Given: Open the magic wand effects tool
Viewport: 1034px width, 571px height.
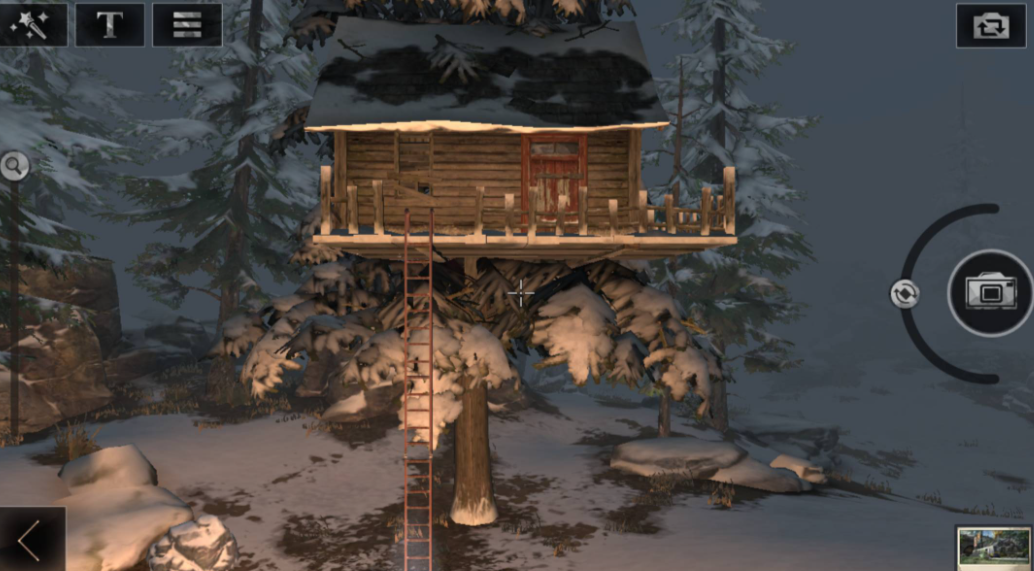Looking at the screenshot, I should (34, 25).
